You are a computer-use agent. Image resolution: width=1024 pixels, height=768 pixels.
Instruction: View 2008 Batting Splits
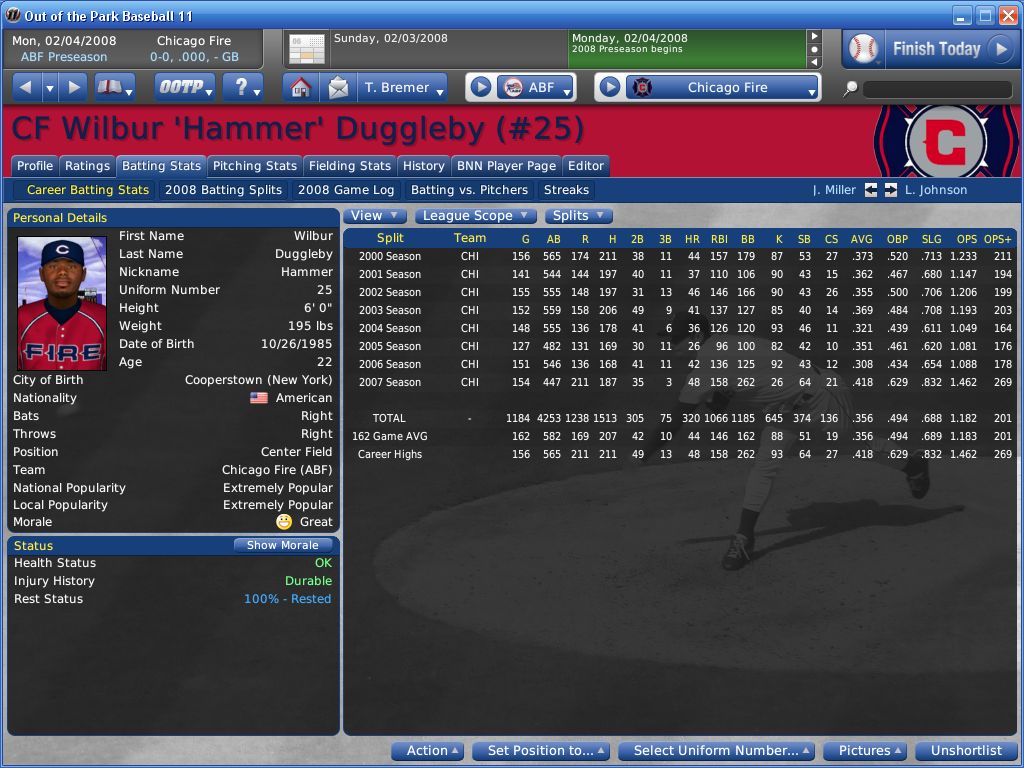tap(223, 190)
